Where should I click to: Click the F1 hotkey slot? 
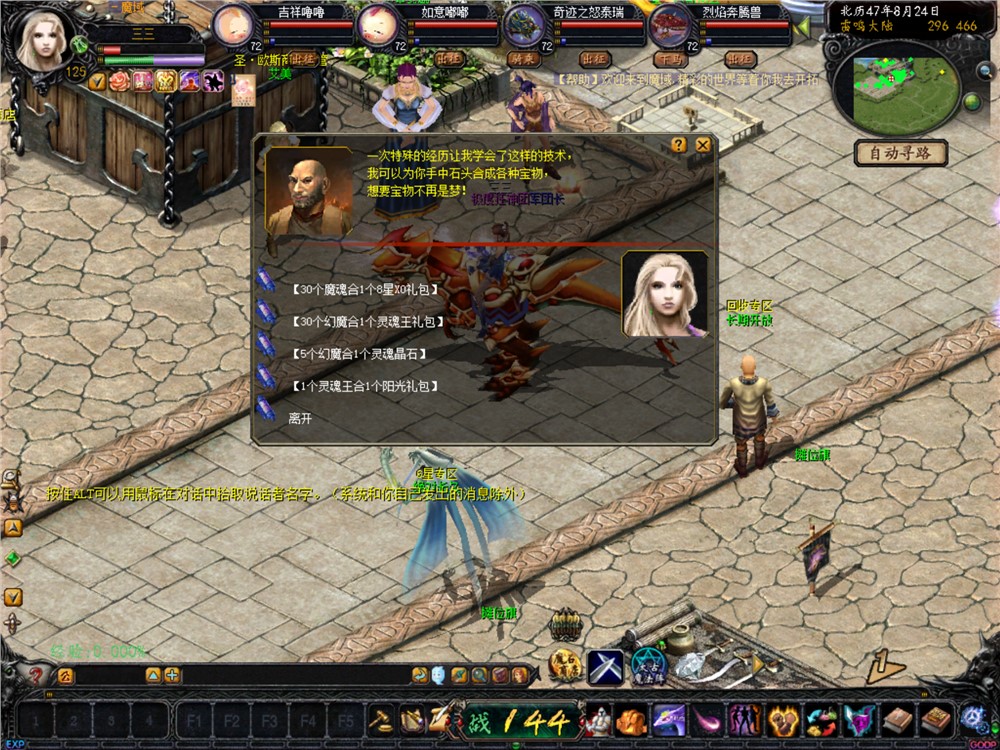193,719
